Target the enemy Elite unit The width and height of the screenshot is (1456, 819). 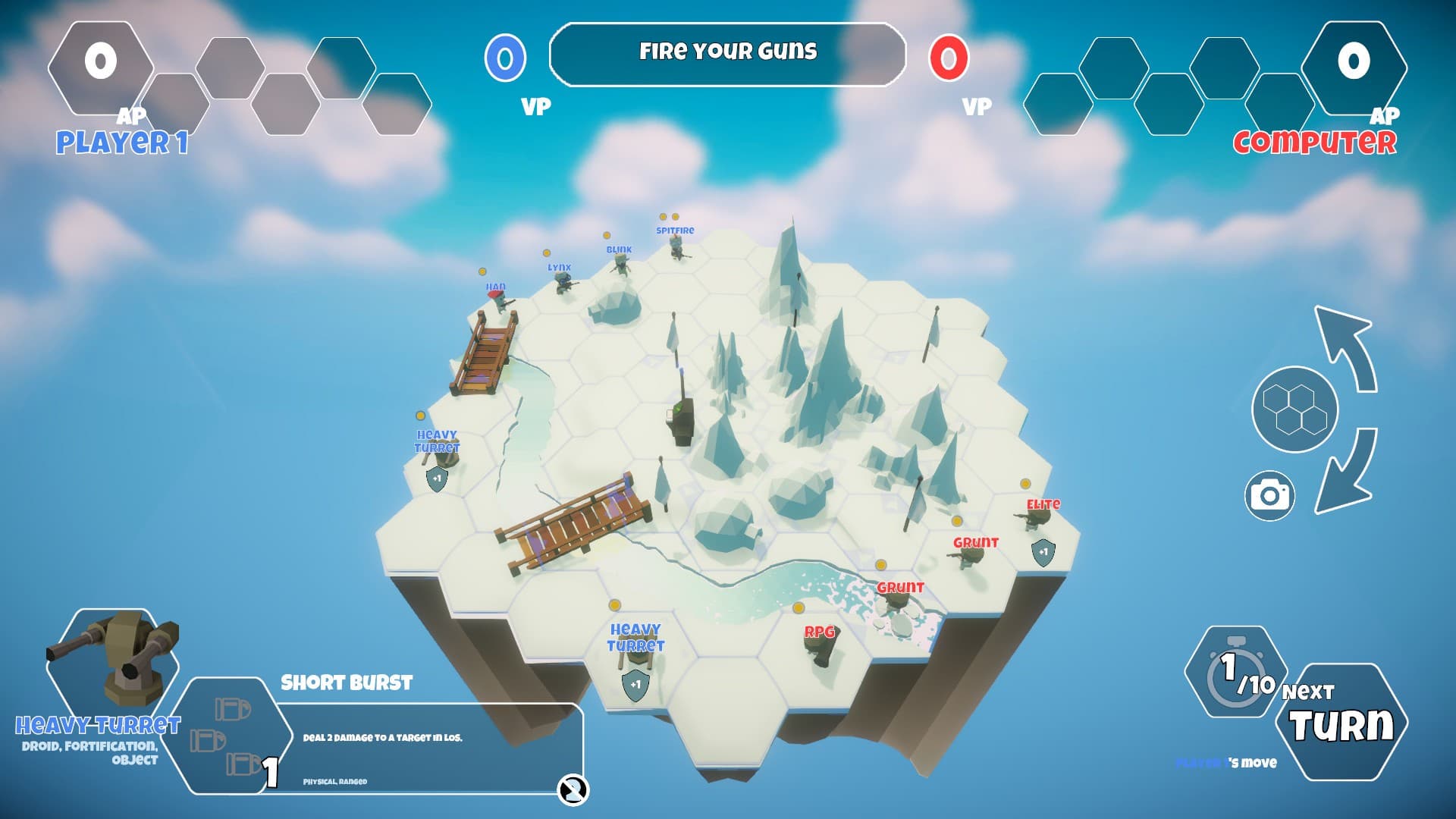click(1037, 519)
